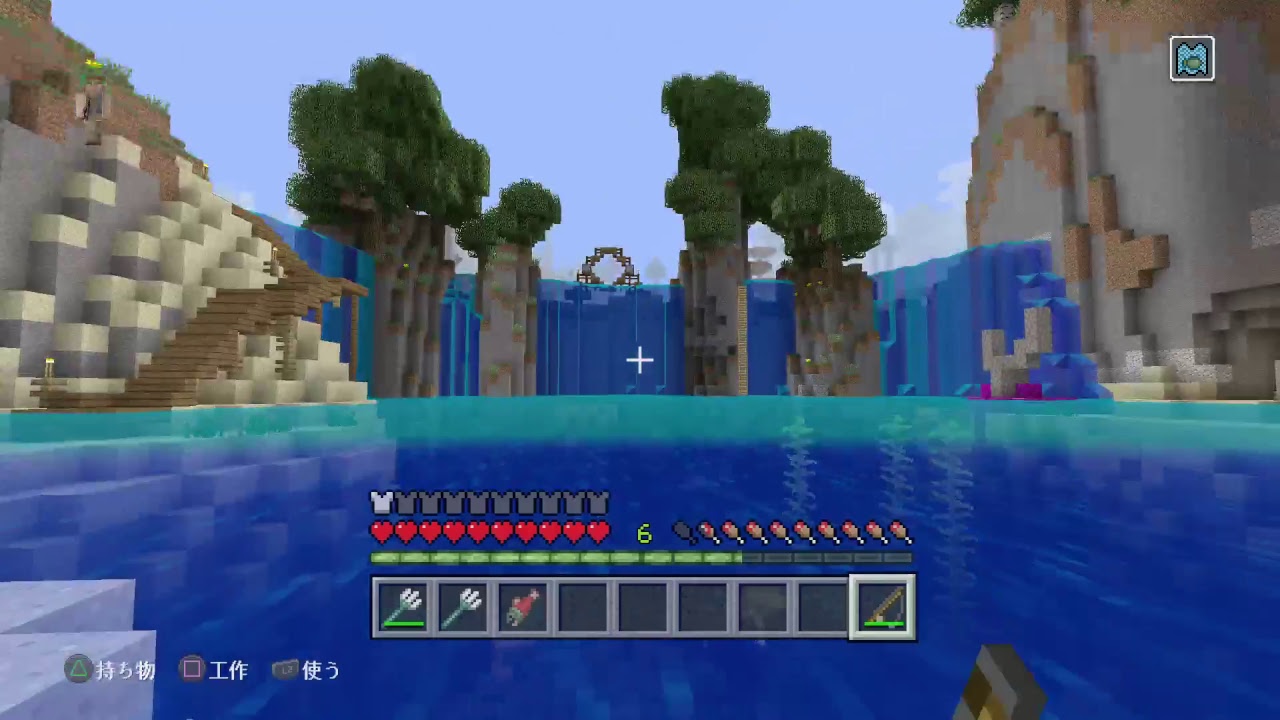Select the first trident in the hotbar

coord(404,607)
